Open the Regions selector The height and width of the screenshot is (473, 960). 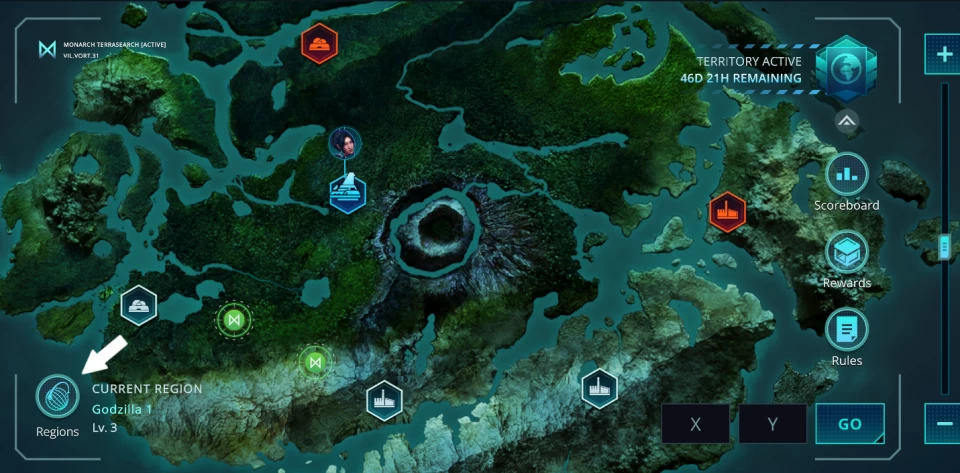point(57,396)
